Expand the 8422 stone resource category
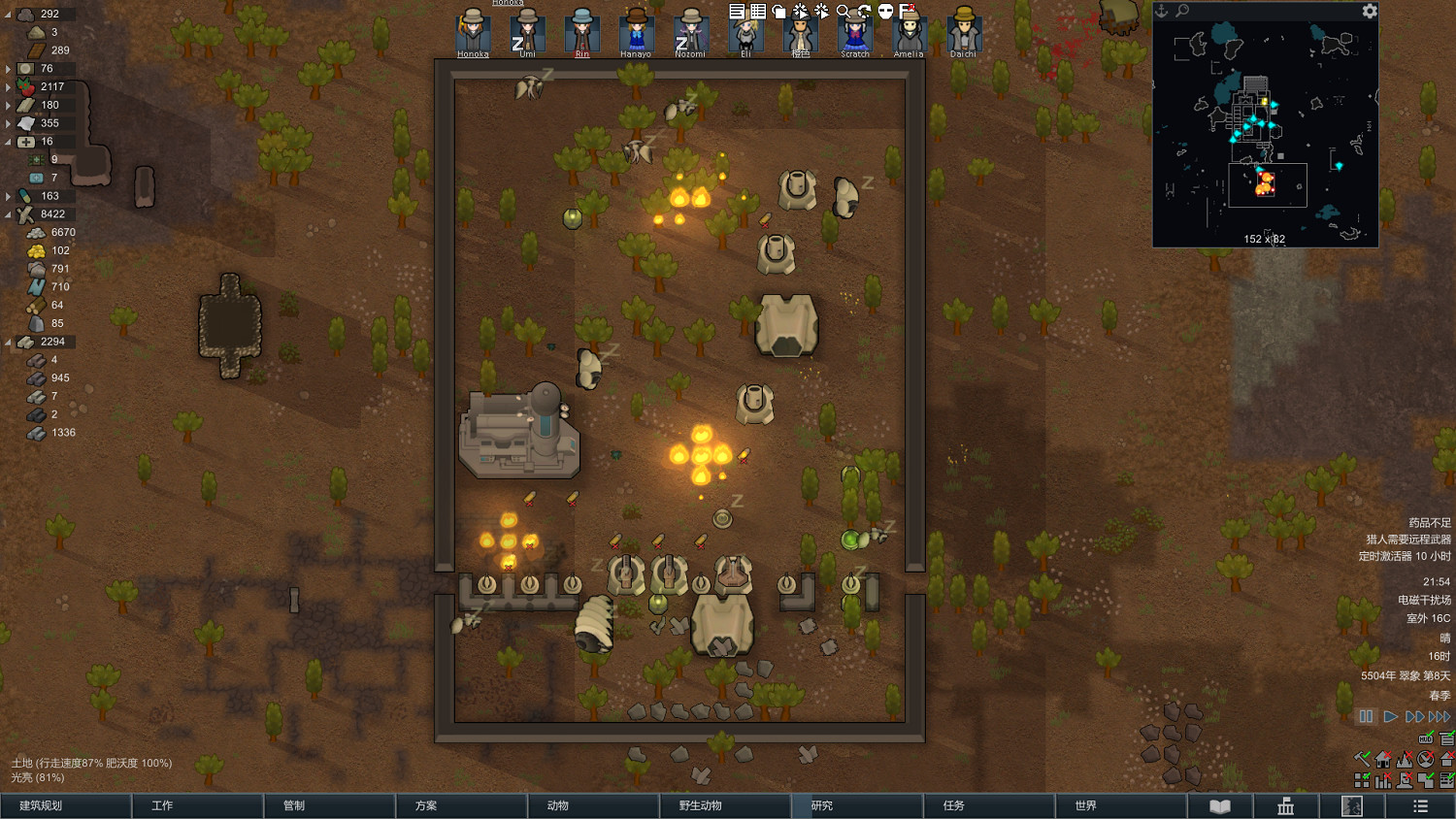The image size is (1456, 819). pyautogui.click(x=8, y=214)
